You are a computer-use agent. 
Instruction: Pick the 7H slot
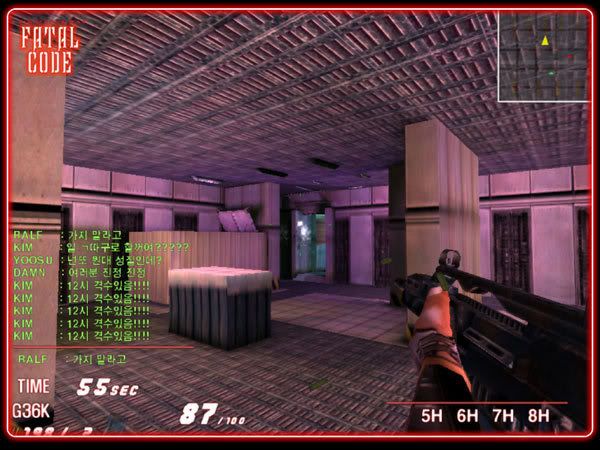[503, 415]
